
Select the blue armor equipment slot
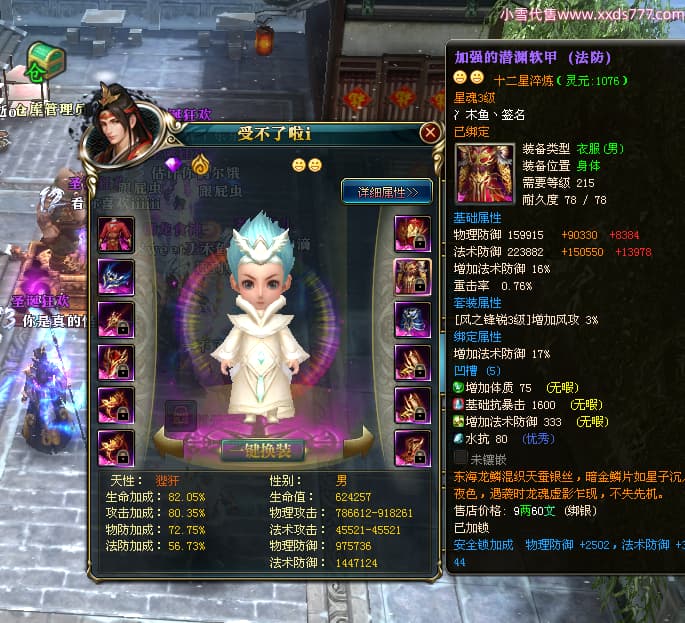click(412, 320)
